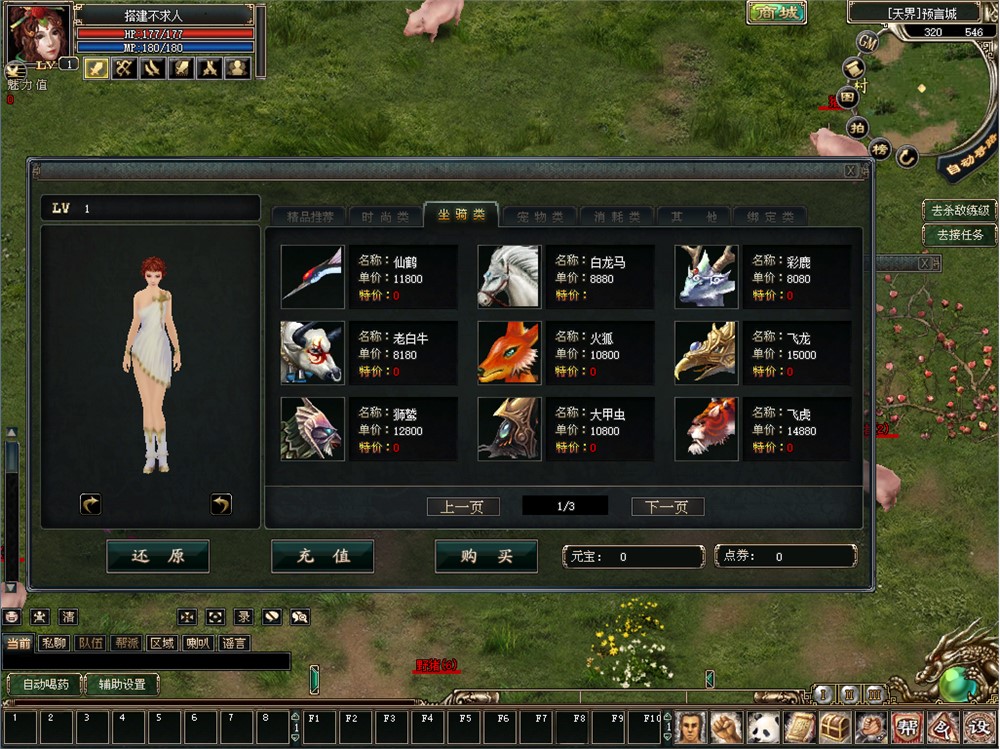Reset preview with 还原 button
Image resolution: width=1000 pixels, height=749 pixels.
tap(158, 557)
